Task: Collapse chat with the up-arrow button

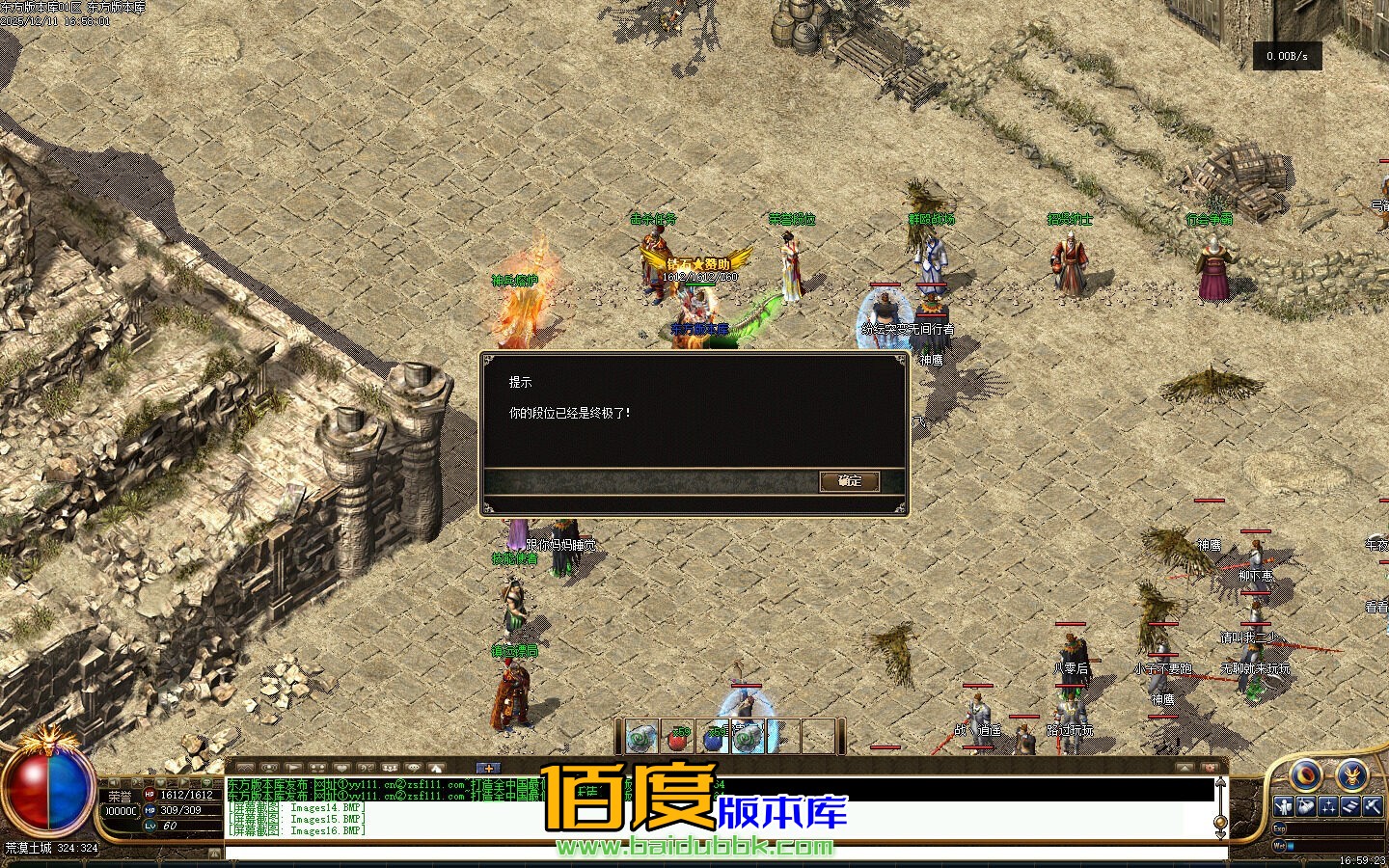Action: [1185, 768]
